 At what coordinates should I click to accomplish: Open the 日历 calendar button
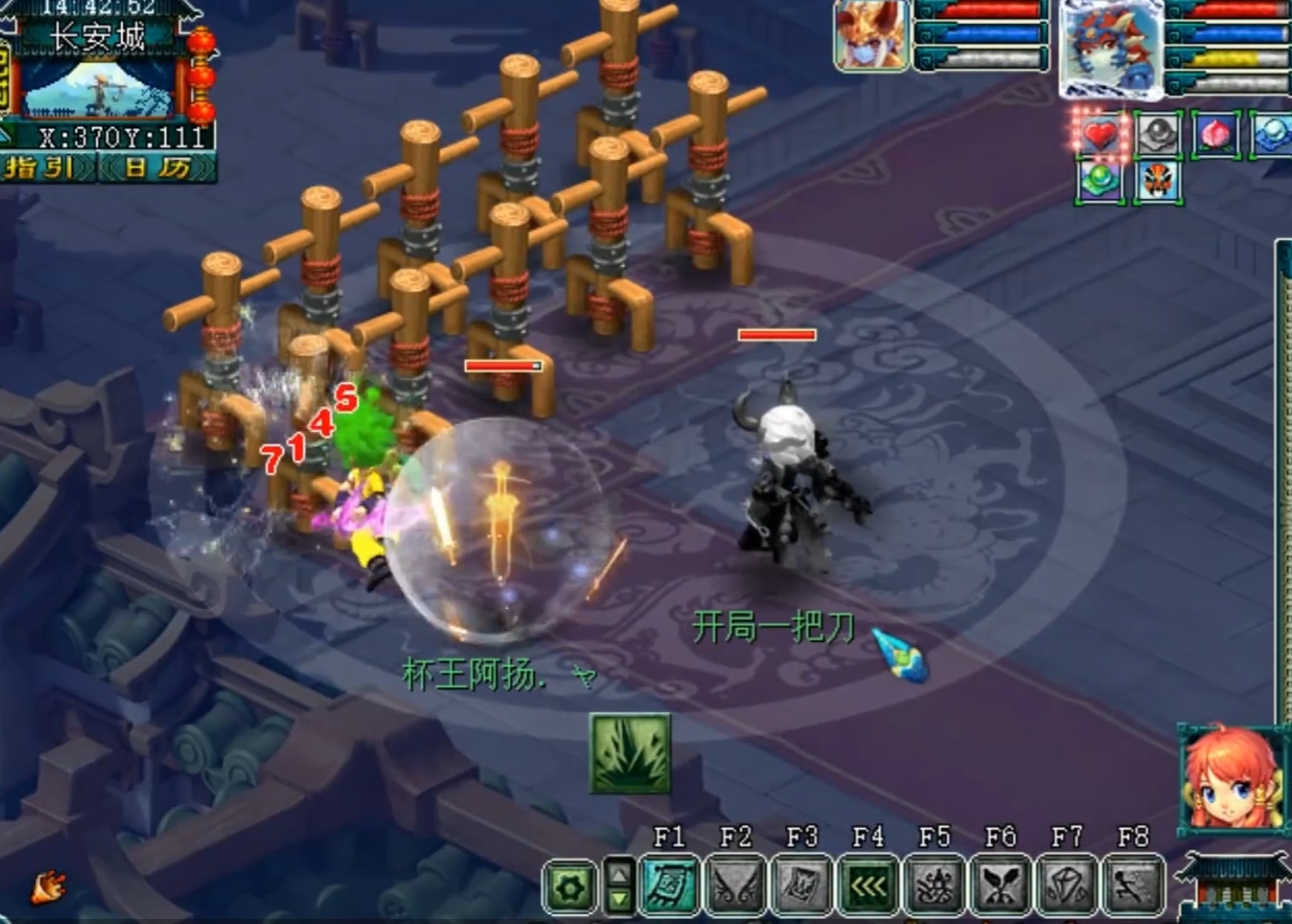pyautogui.click(x=157, y=167)
